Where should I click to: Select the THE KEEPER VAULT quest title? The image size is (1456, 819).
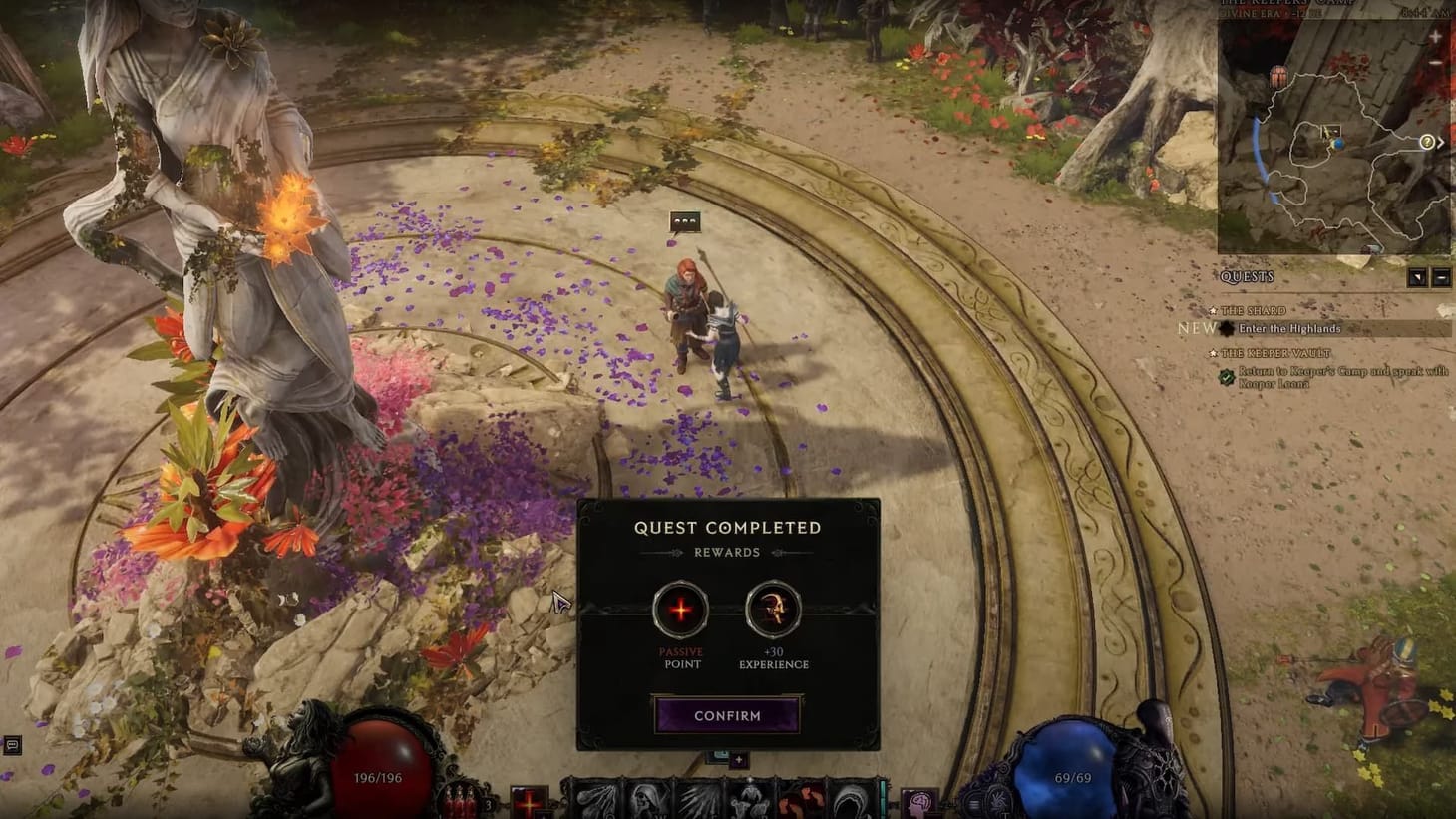coord(1276,353)
